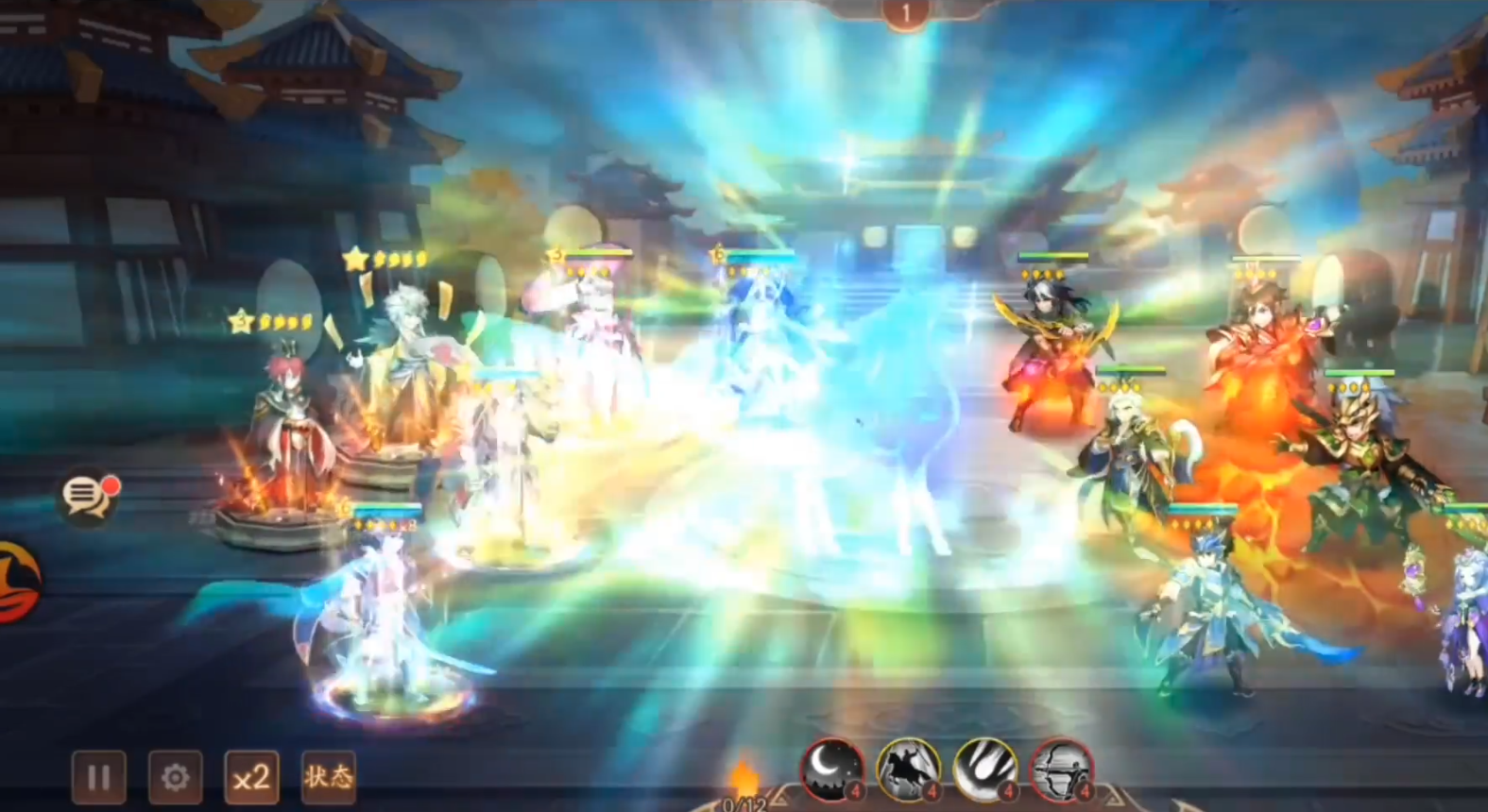Open the 状态 status panel
Screen dimensions: 1488x812
click(x=328, y=777)
